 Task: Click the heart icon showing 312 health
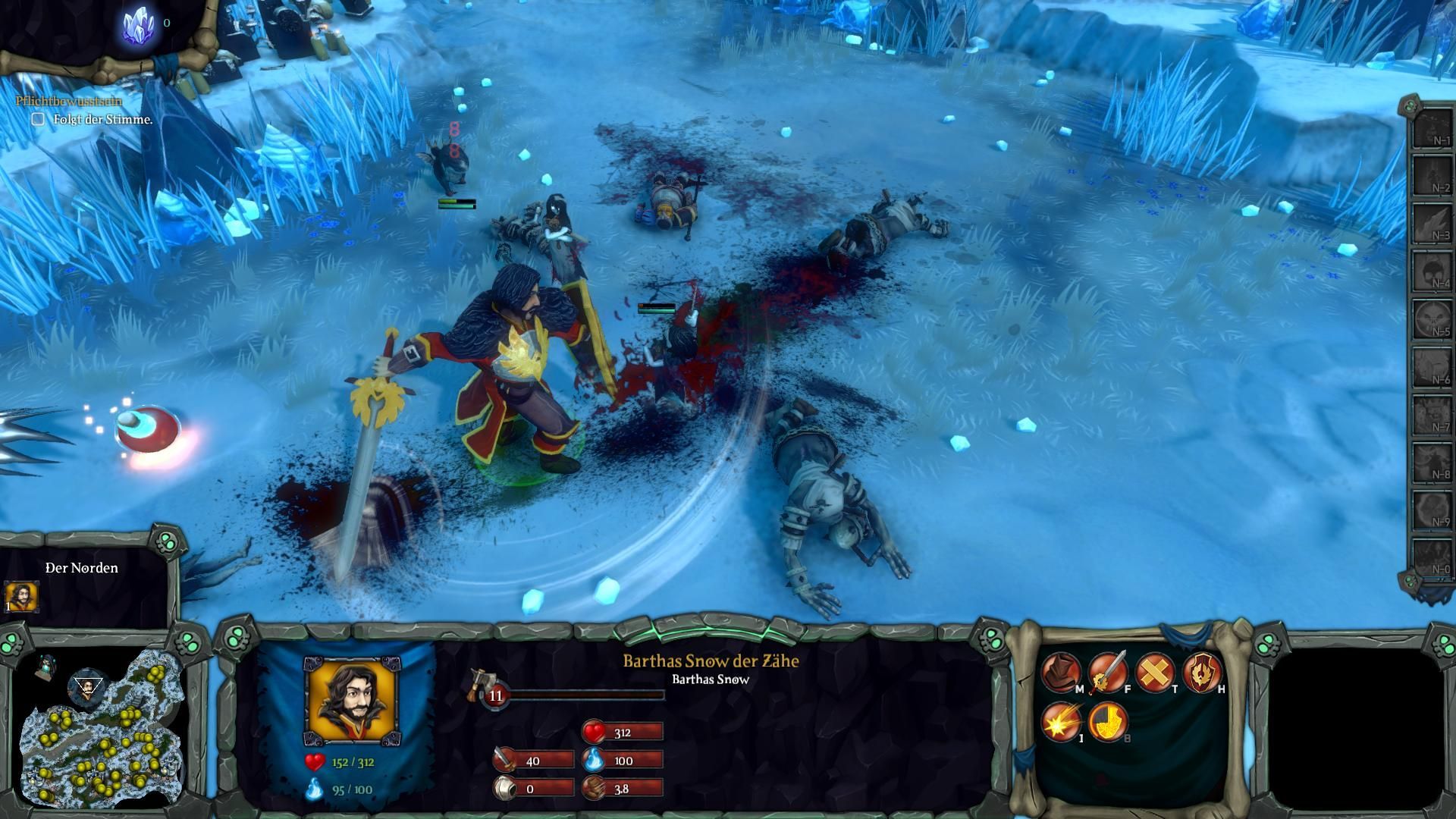(596, 732)
